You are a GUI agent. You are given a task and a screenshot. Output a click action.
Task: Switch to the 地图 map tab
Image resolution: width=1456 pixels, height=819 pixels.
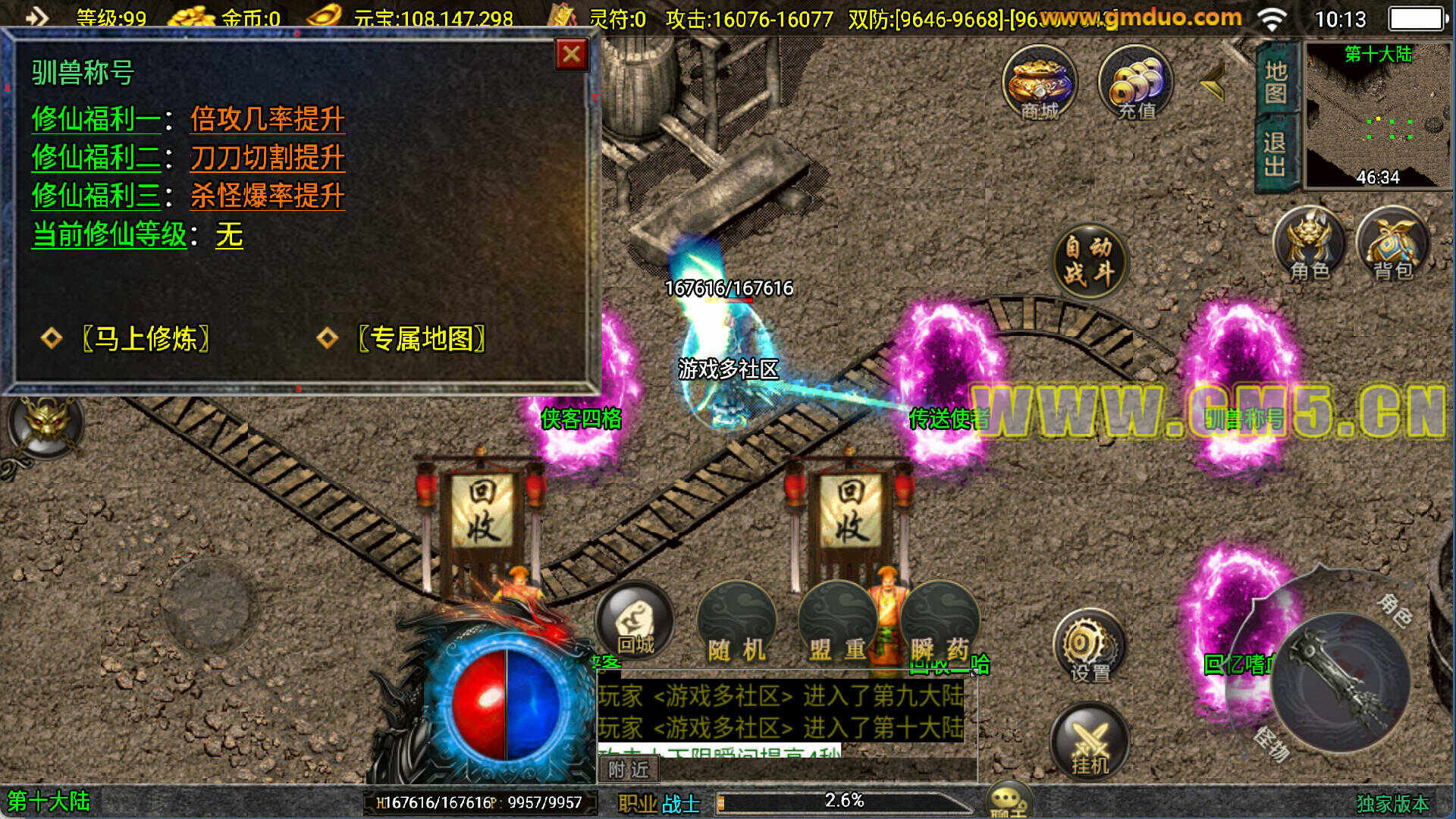(1276, 82)
